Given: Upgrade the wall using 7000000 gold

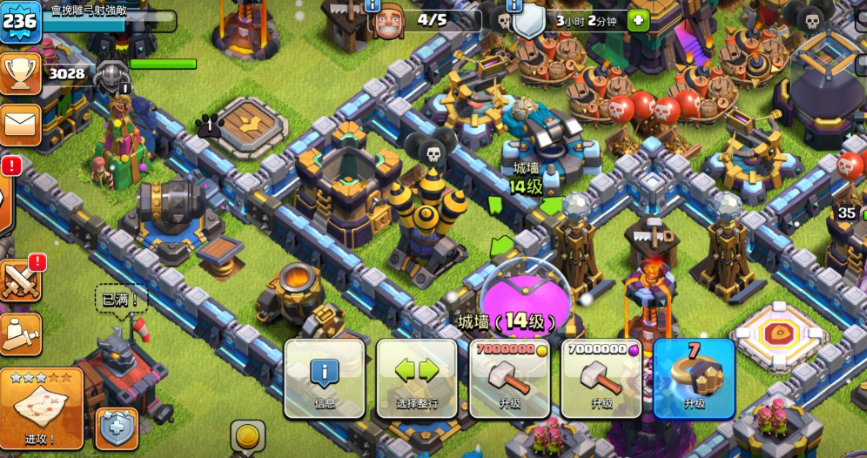Looking at the screenshot, I should click(x=509, y=377).
